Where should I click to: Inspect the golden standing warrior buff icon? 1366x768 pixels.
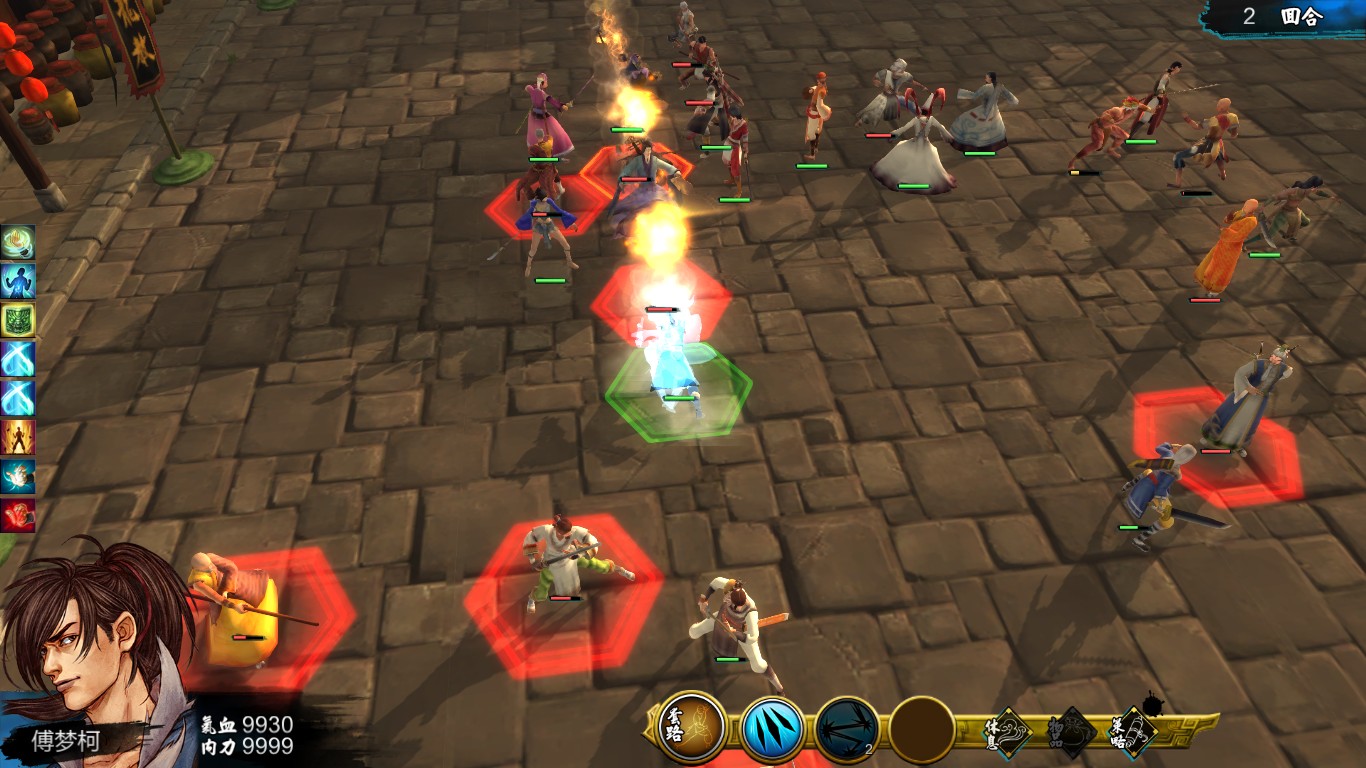[x=18, y=437]
